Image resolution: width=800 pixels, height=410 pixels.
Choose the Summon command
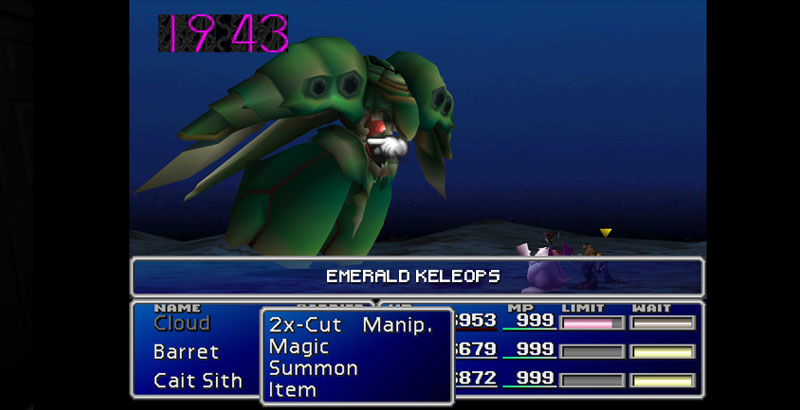(313, 368)
